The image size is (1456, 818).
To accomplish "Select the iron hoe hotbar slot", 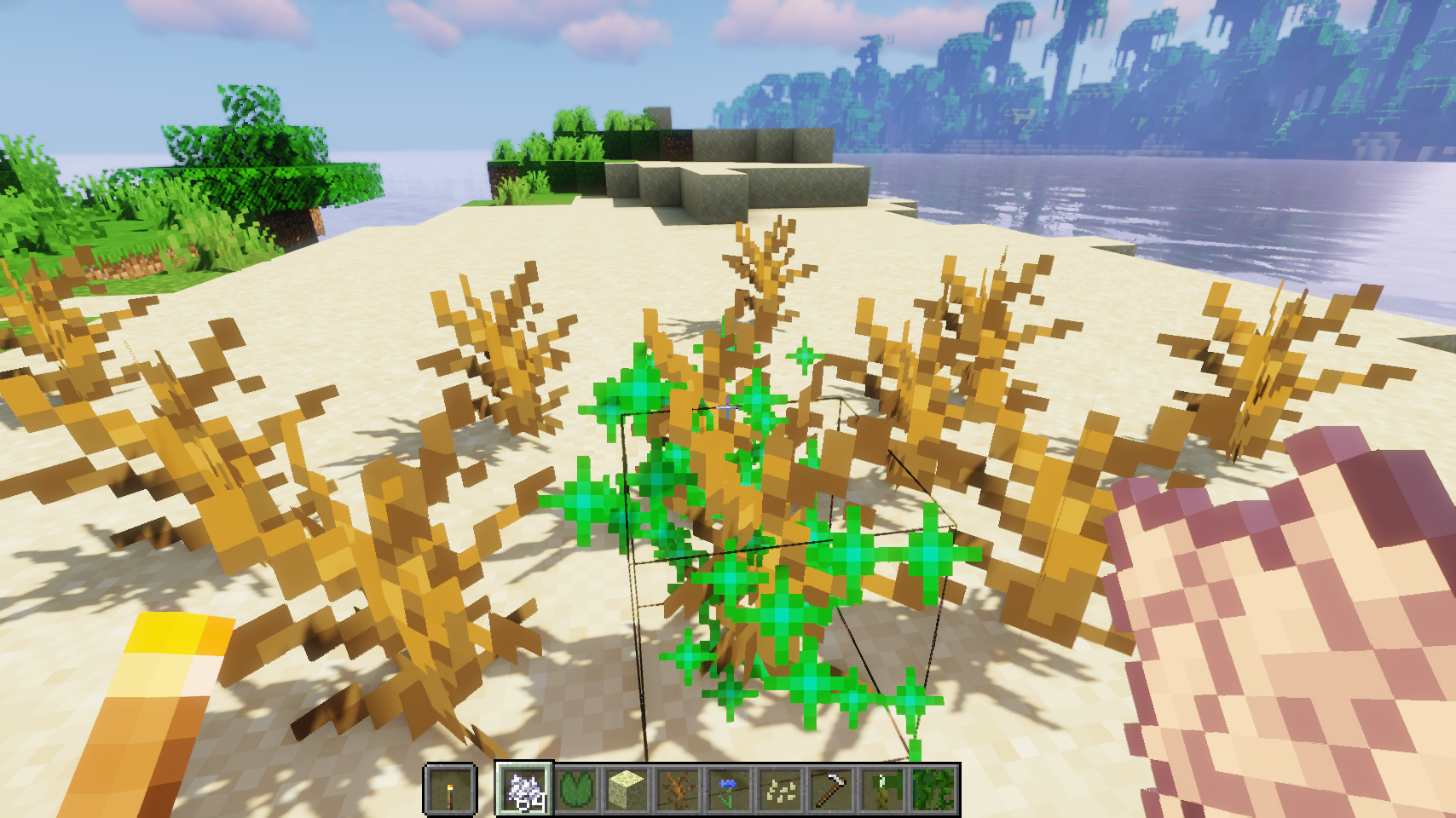I will (832, 790).
